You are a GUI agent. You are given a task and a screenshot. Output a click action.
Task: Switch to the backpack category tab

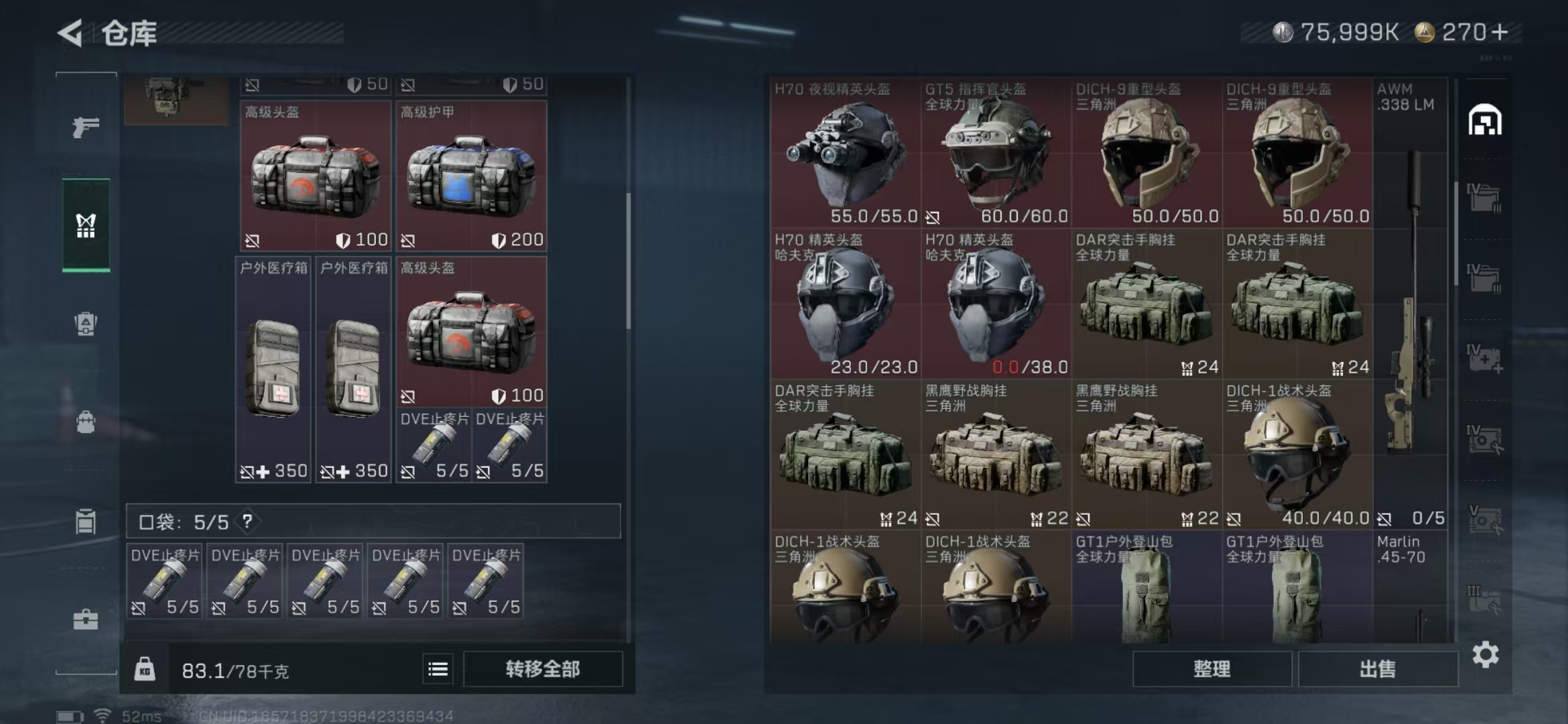pyautogui.click(x=86, y=422)
